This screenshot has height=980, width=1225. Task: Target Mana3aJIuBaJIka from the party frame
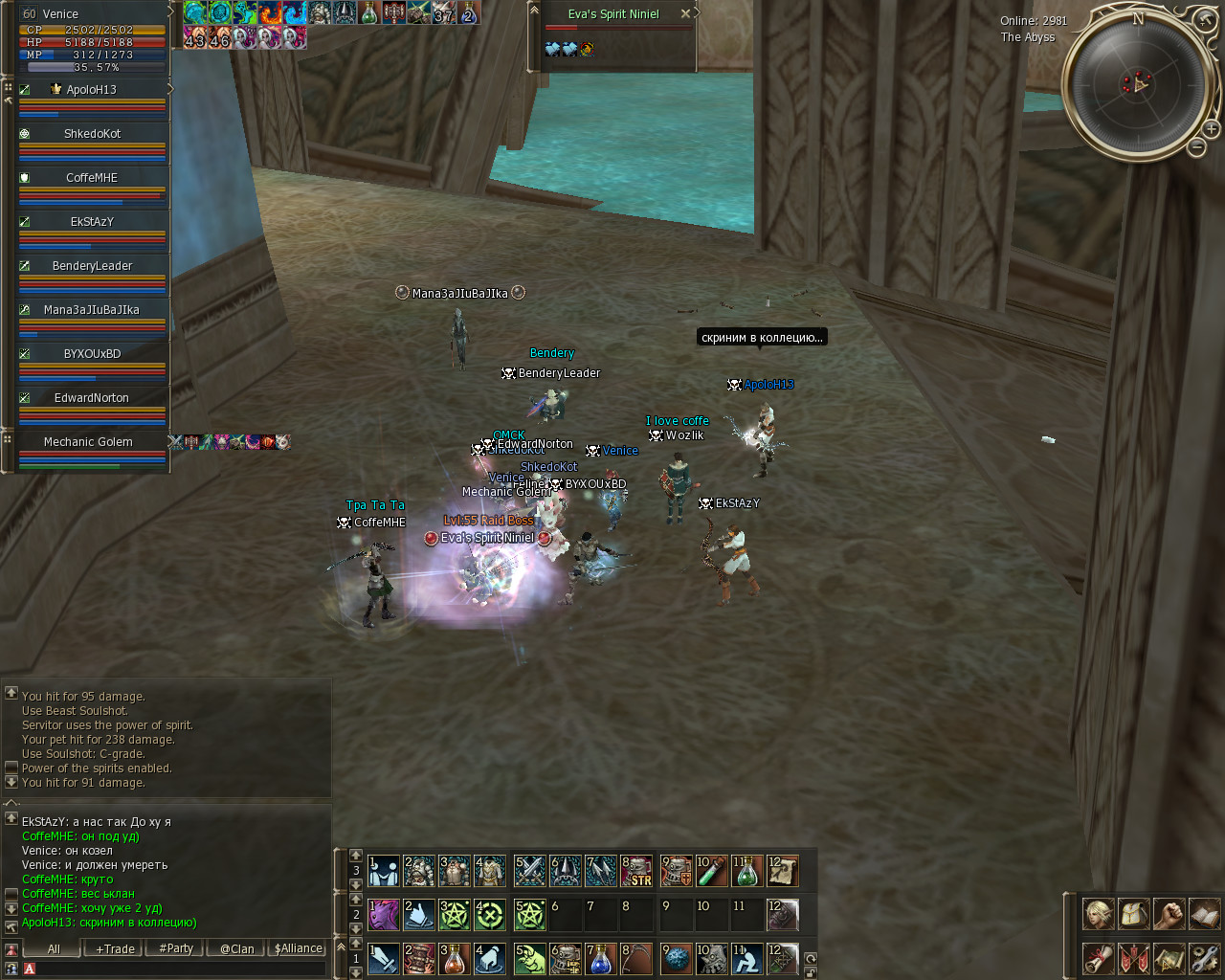tap(92, 310)
